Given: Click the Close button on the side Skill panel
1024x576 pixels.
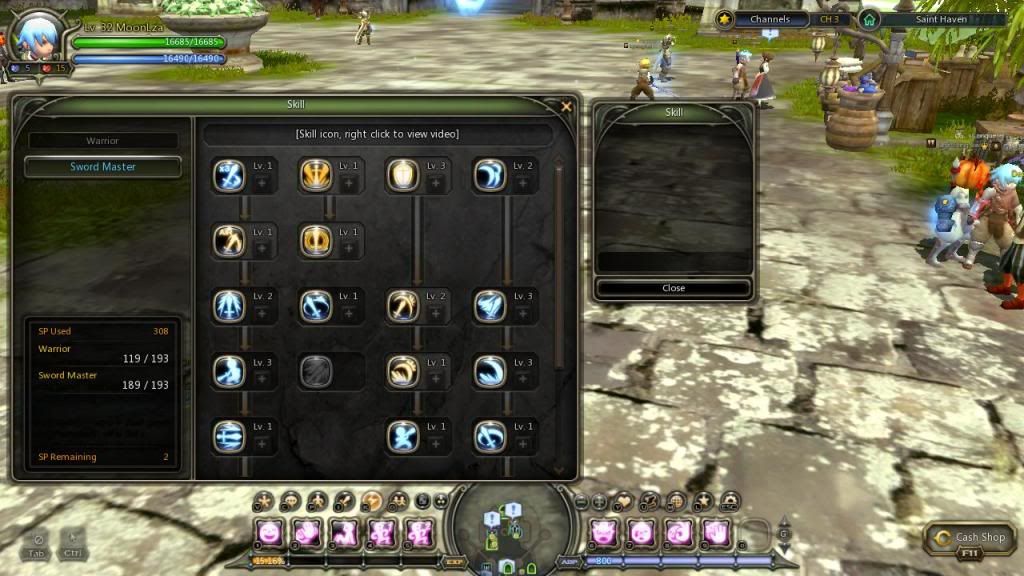Looking at the screenshot, I should point(673,288).
